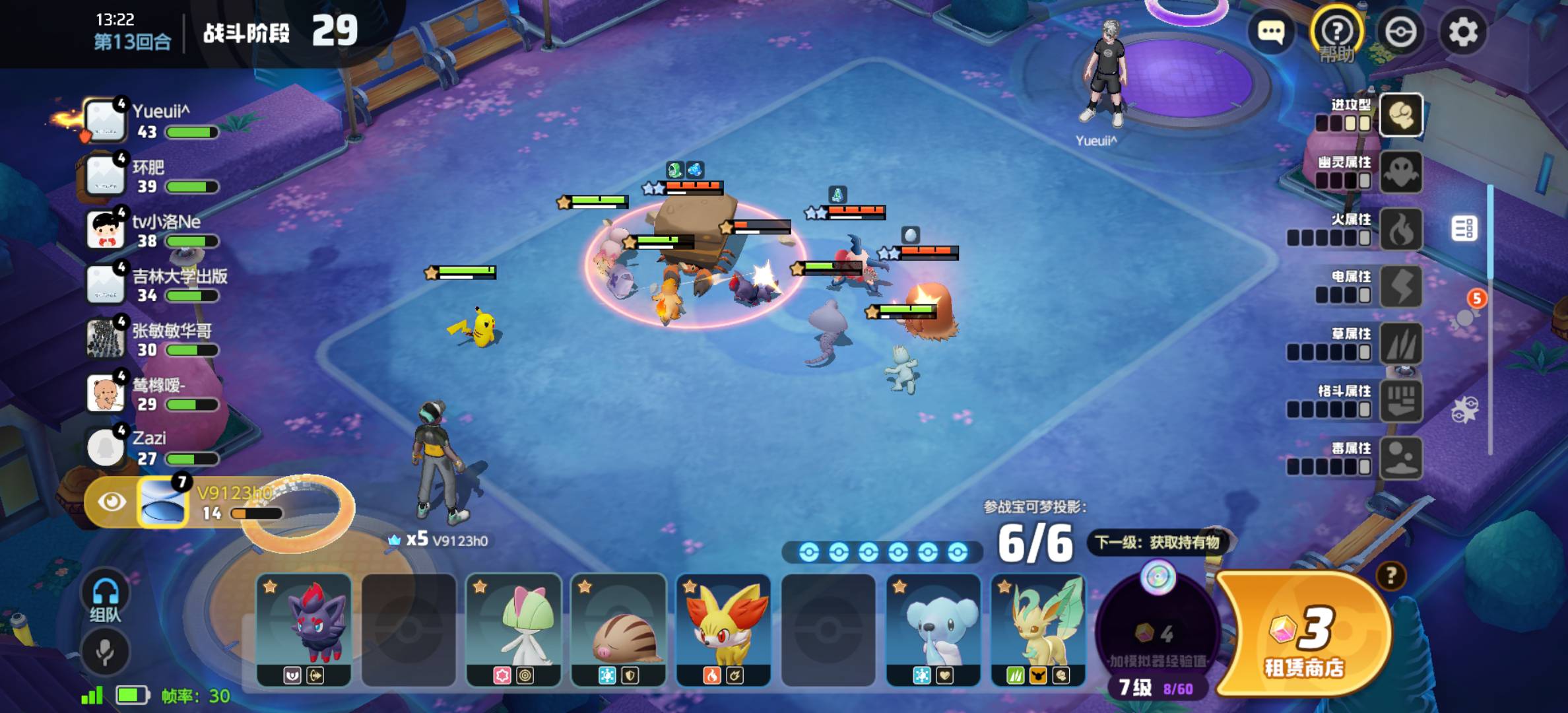Select the Leafeon bench slot
This screenshot has height=713, width=1568.
(1038, 629)
